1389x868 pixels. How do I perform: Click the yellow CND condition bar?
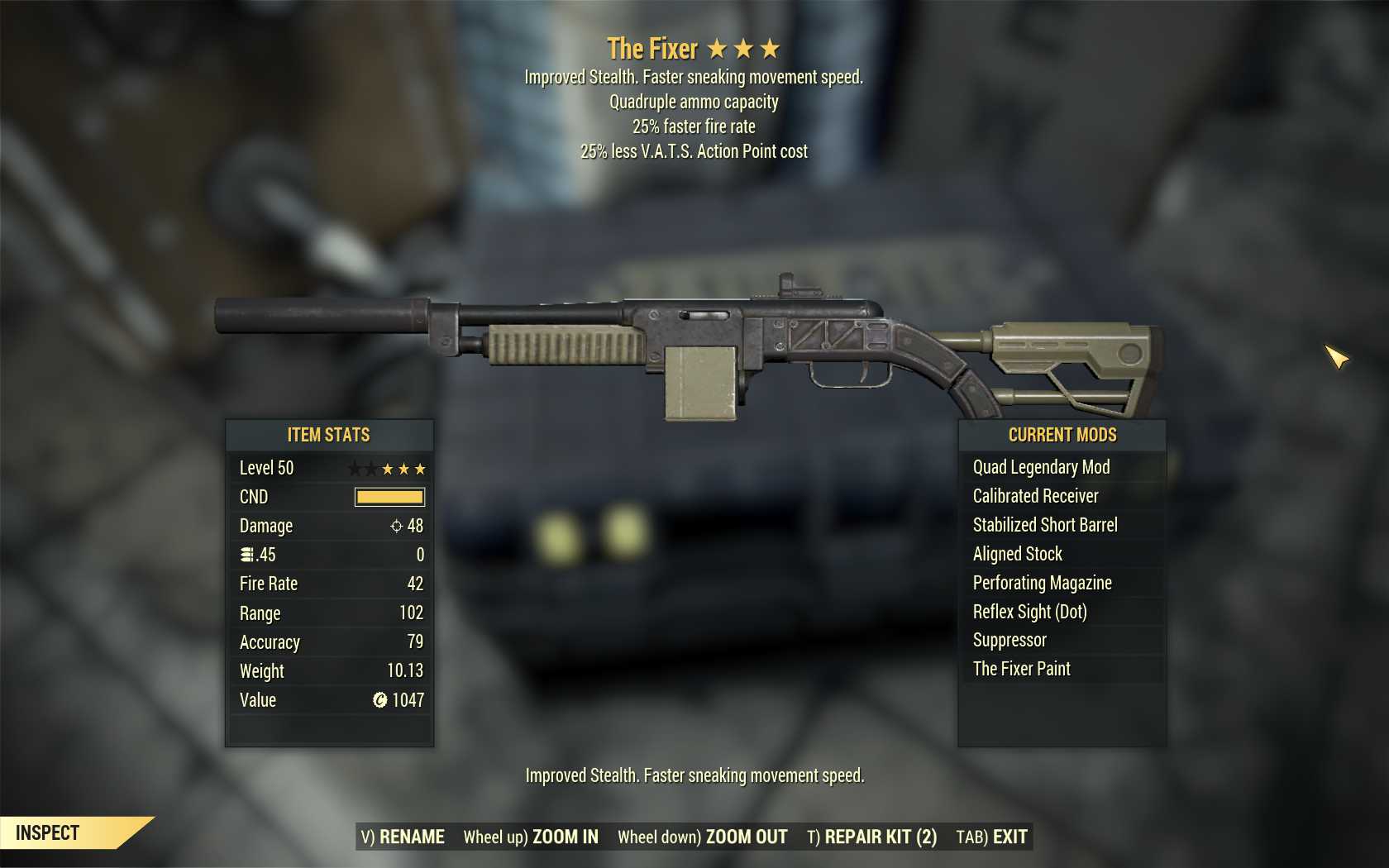[x=389, y=497]
